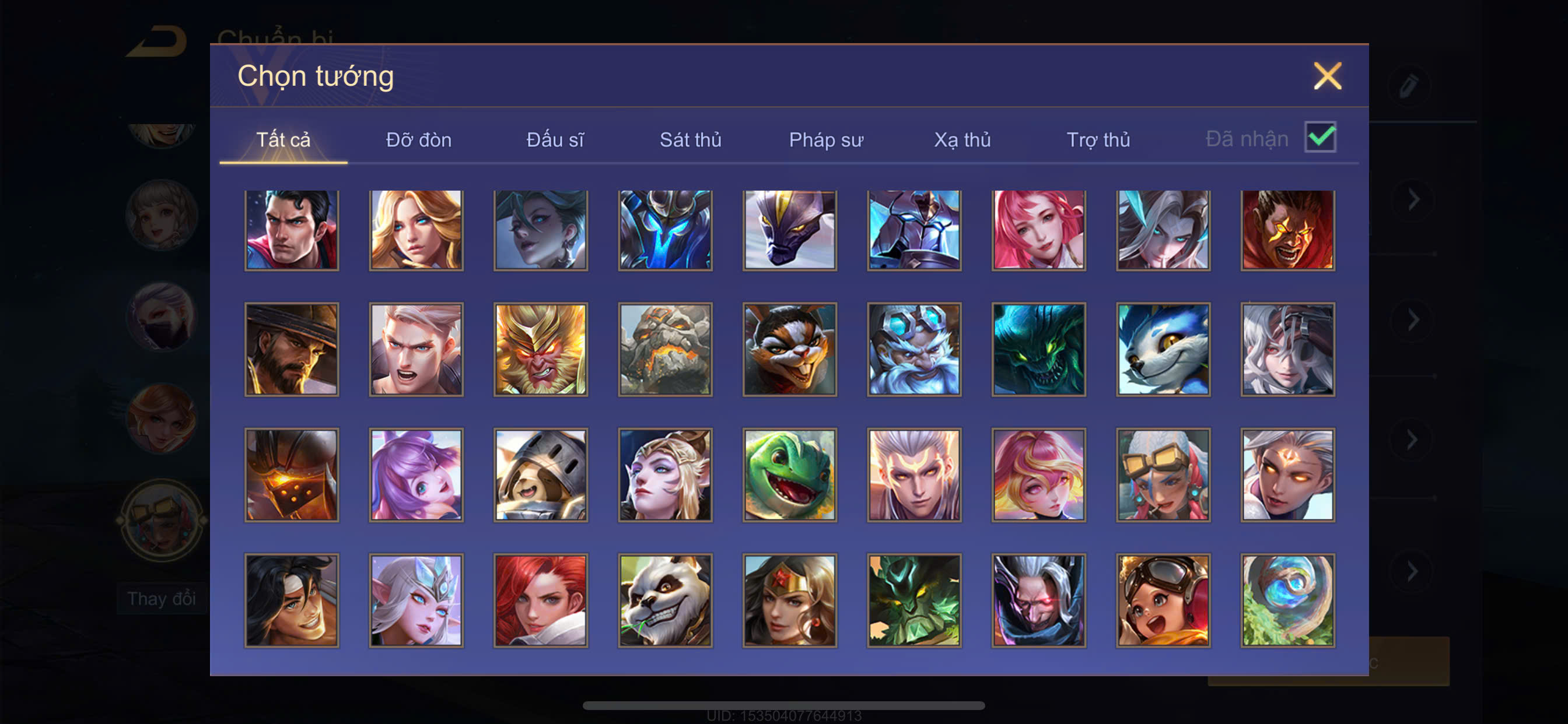Viewport: 1568px width, 724px height.
Task: Open the Đấu sĩ hero category
Action: coord(555,140)
